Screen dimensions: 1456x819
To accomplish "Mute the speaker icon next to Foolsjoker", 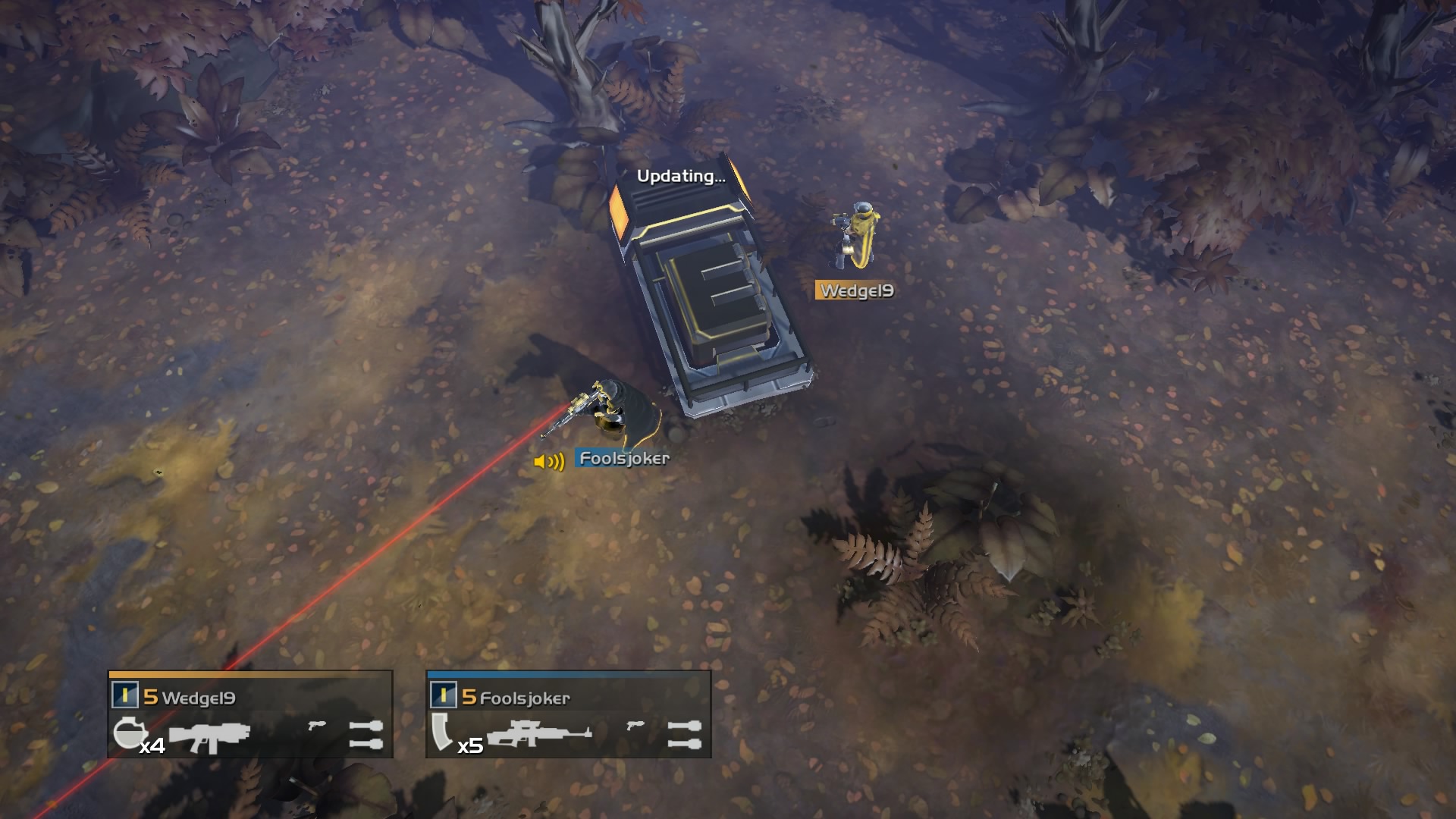I will point(549,460).
